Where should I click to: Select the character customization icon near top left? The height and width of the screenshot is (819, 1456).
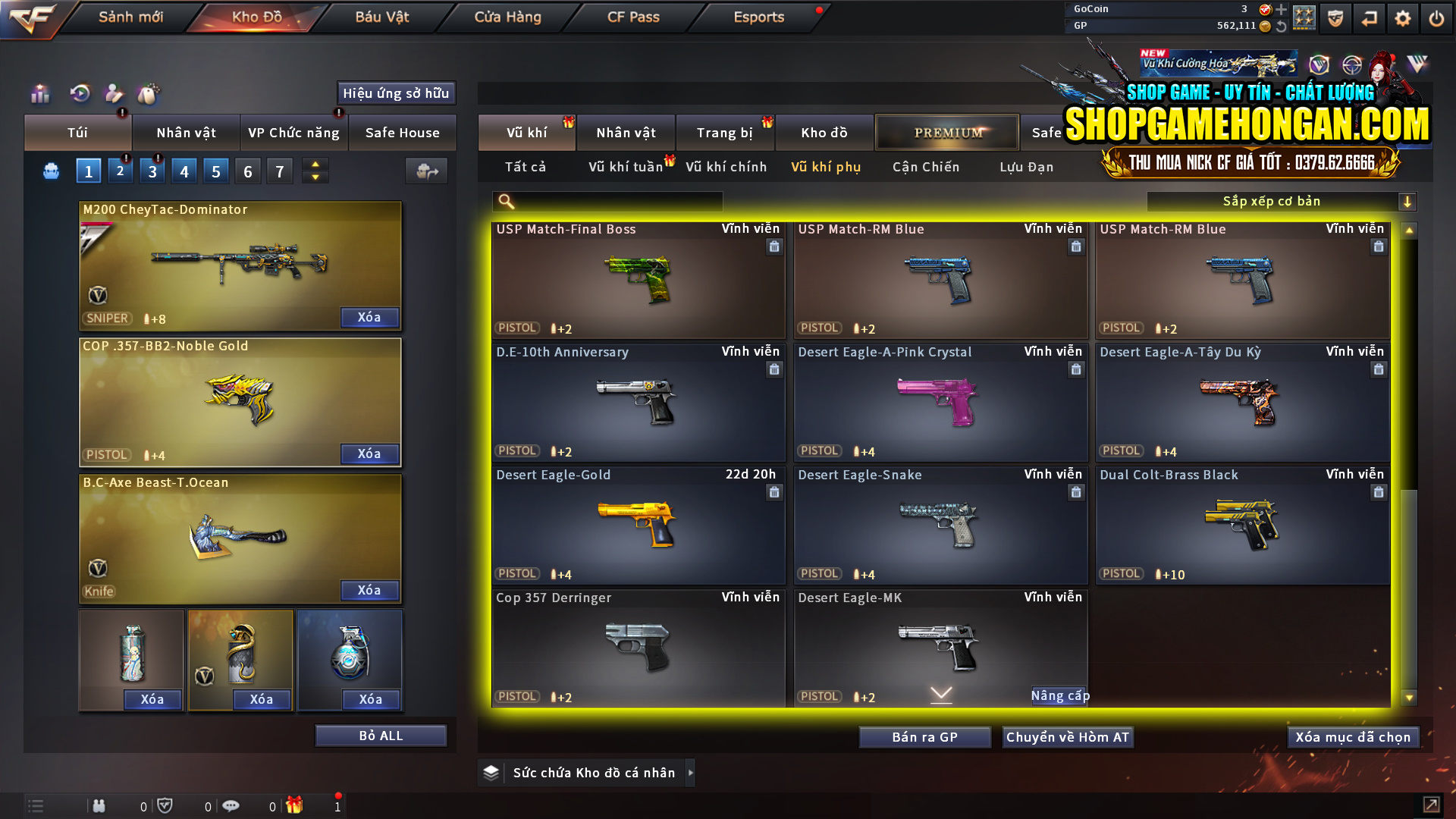click(x=113, y=94)
